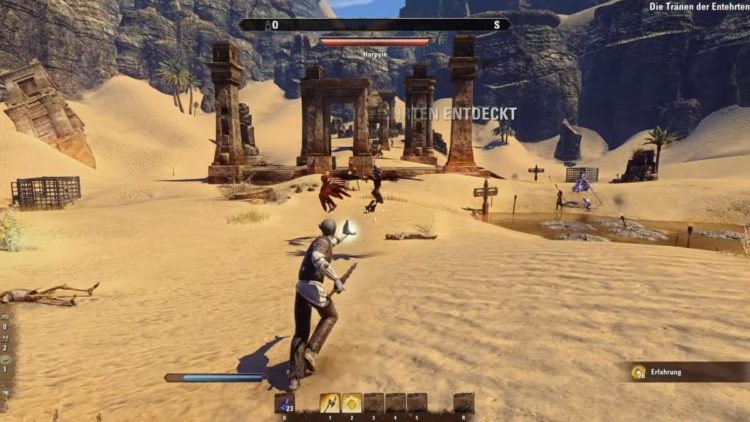Click the compass bar
Image resolution: width=750 pixels, height=422 pixels.
click(x=374, y=24)
